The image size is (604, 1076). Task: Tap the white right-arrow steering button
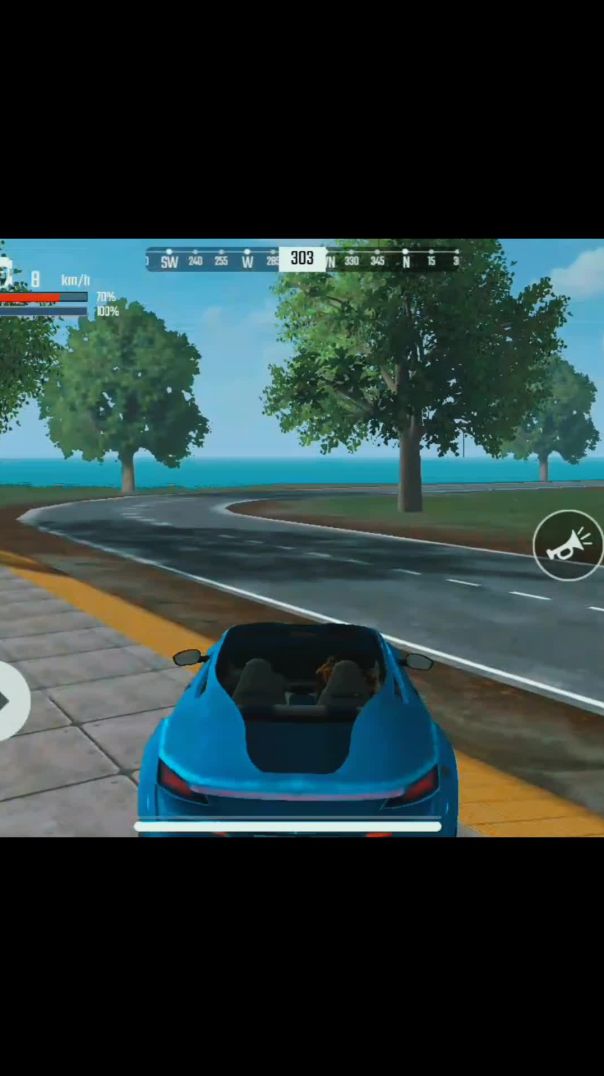[x=10, y=701]
